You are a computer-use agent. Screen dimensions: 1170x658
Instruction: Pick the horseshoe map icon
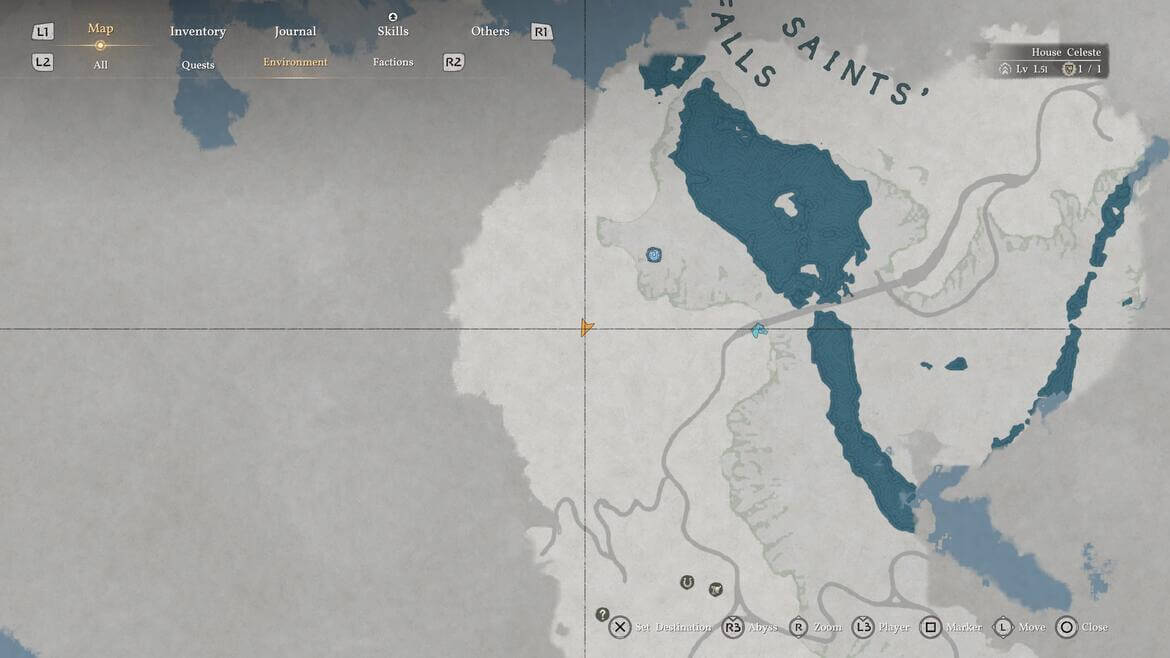point(687,582)
